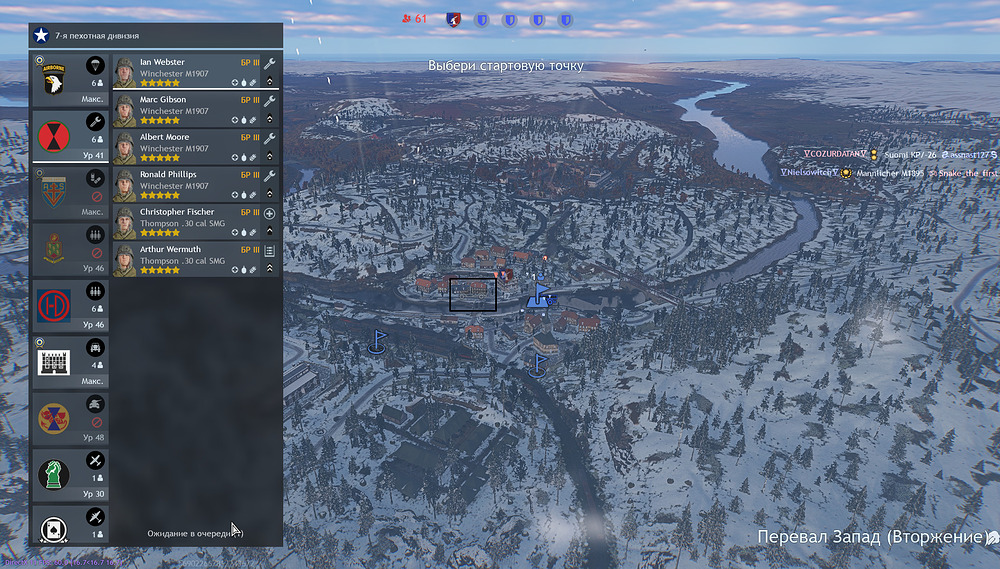This screenshot has width=1000, height=569.
Task: Select Arthur Wermuth with Thompson SMG
Action: (187, 258)
